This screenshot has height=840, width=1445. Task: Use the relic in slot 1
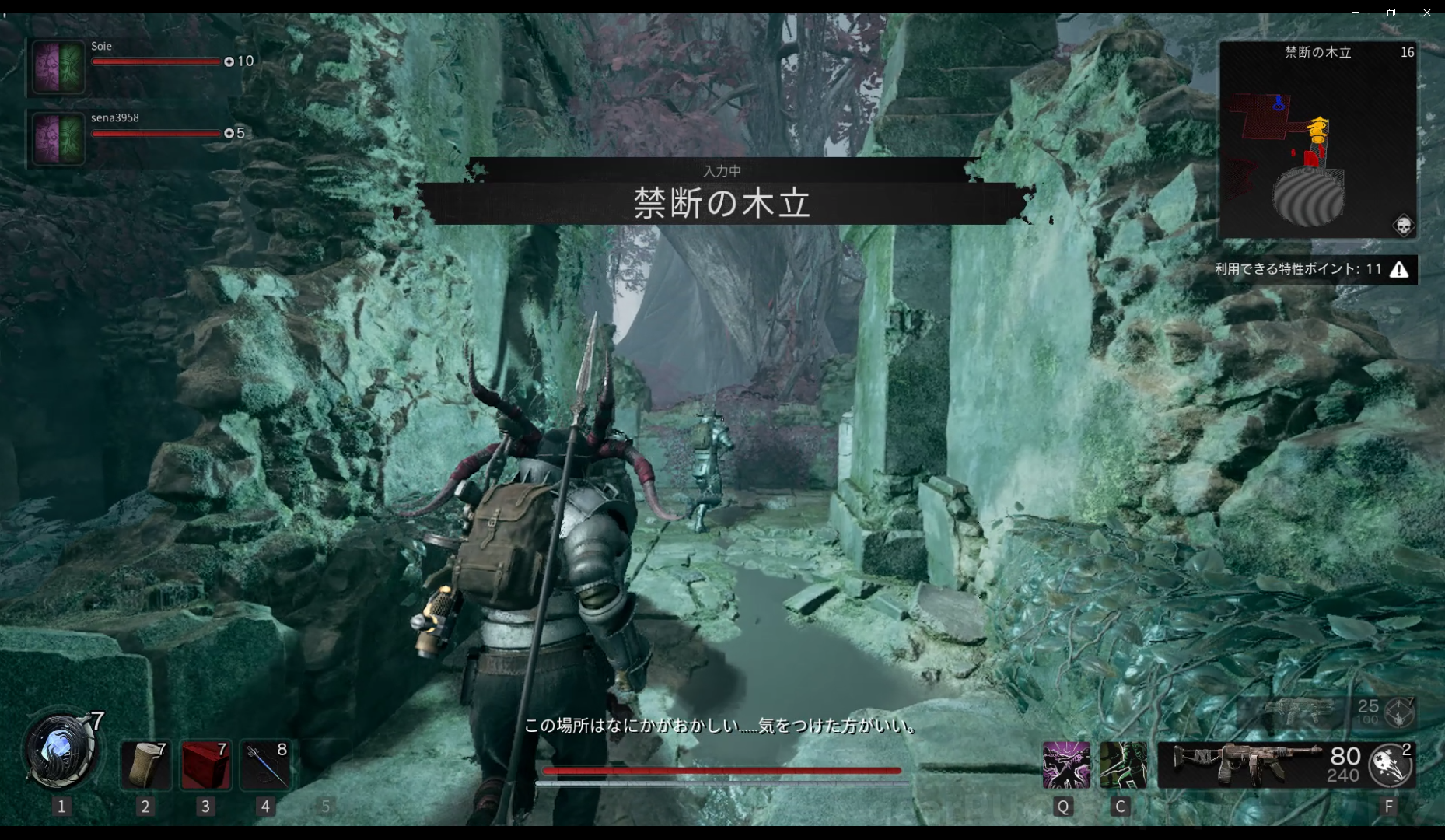click(61, 751)
